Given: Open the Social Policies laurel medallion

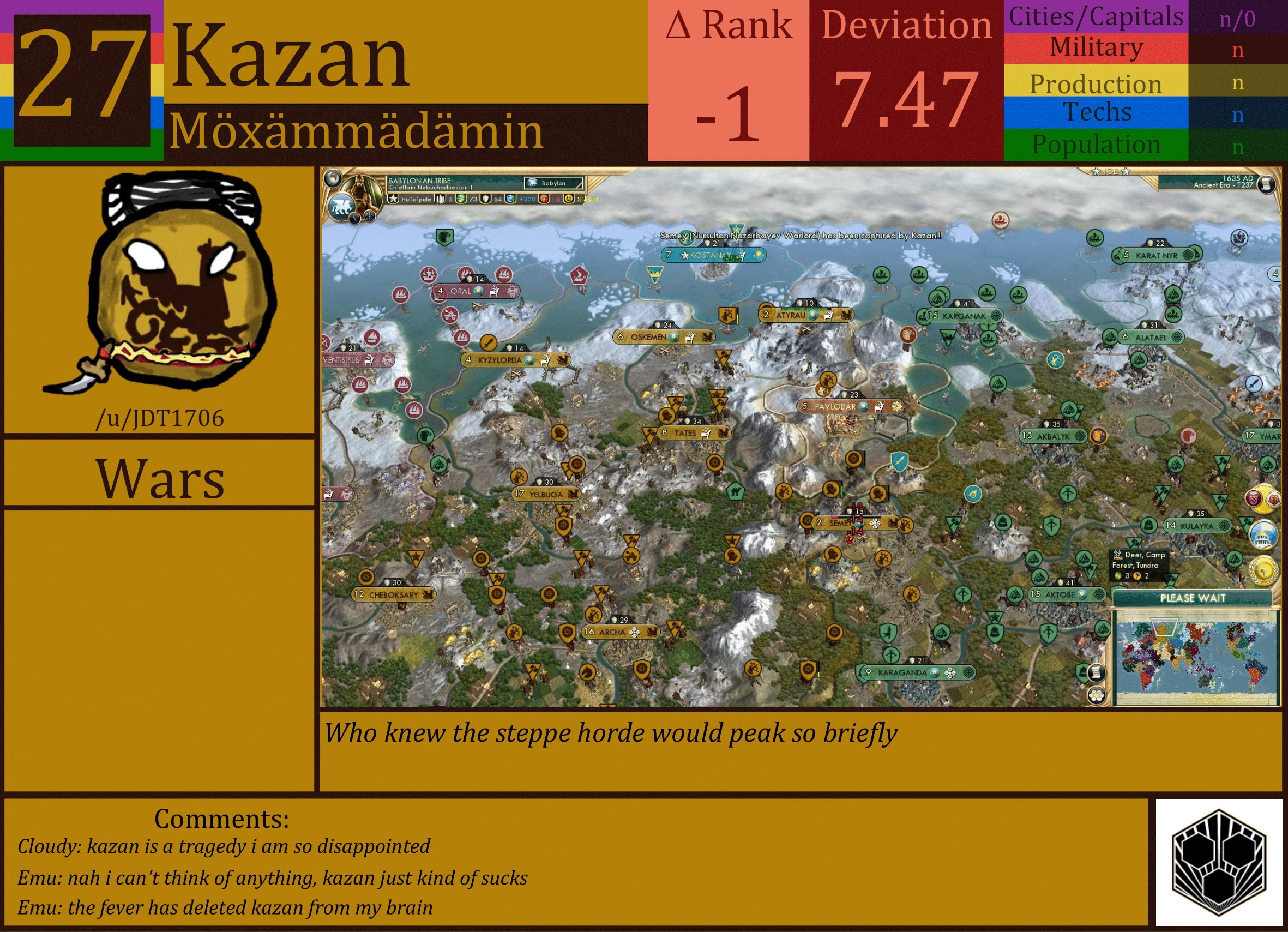Looking at the screenshot, I should point(1265,571).
